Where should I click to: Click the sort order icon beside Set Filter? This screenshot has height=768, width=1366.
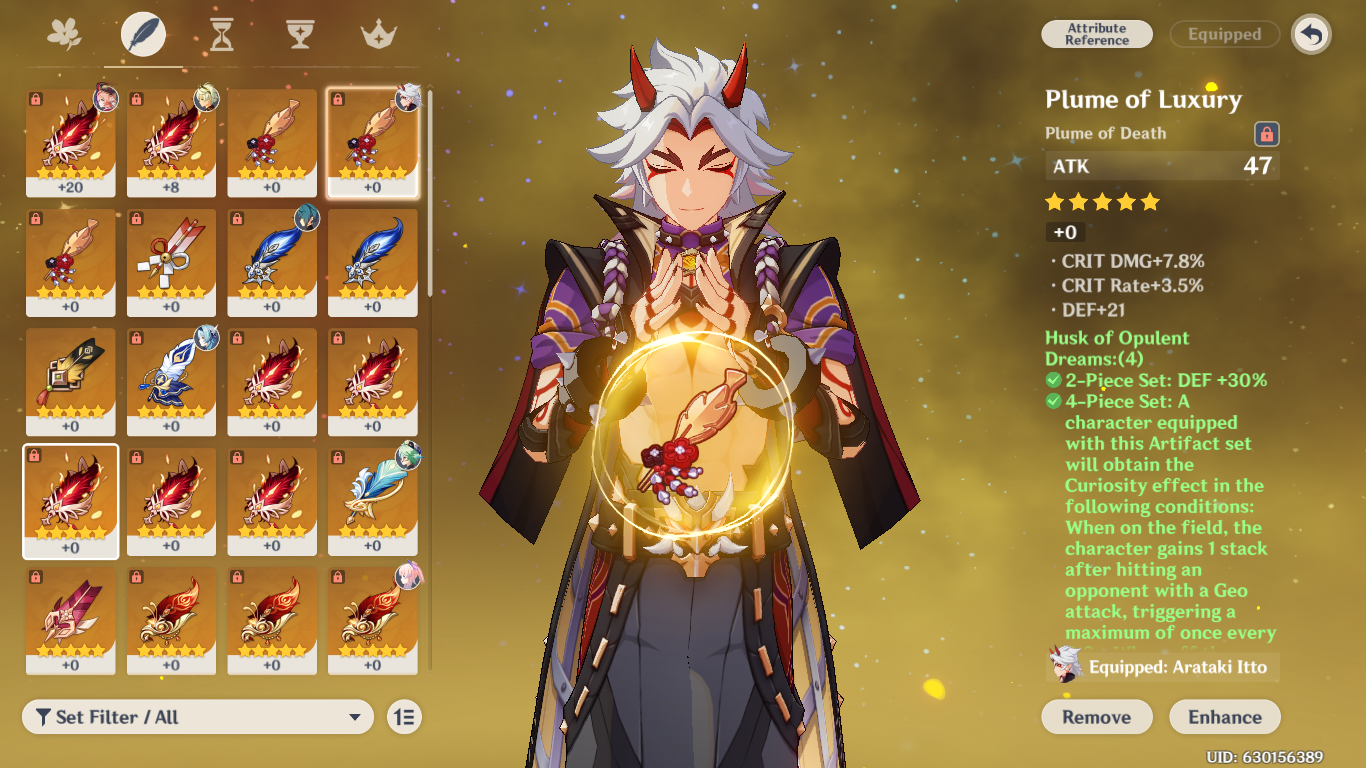point(404,717)
